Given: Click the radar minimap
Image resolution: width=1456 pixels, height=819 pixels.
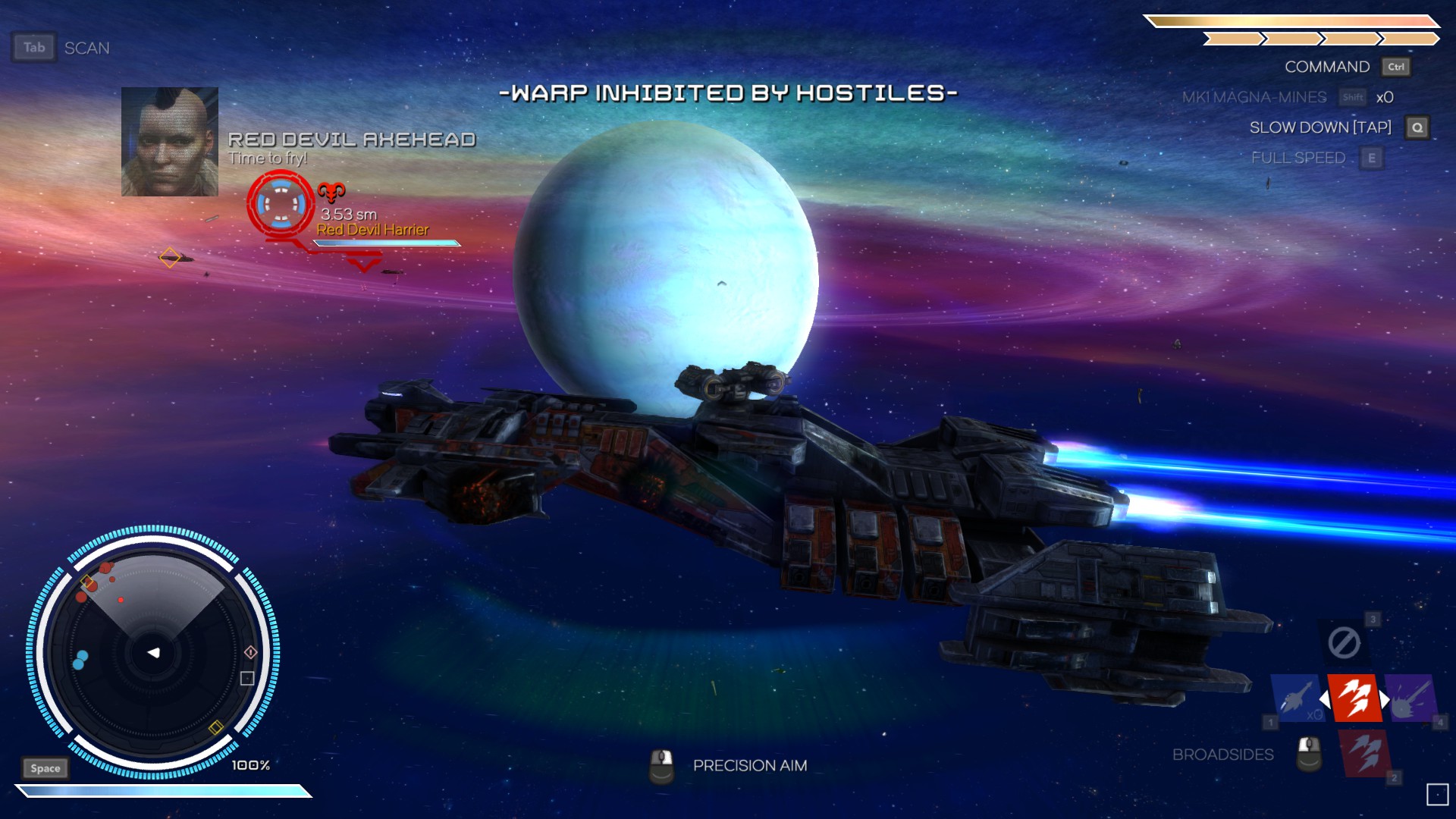Looking at the screenshot, I should tap(153, 652).
